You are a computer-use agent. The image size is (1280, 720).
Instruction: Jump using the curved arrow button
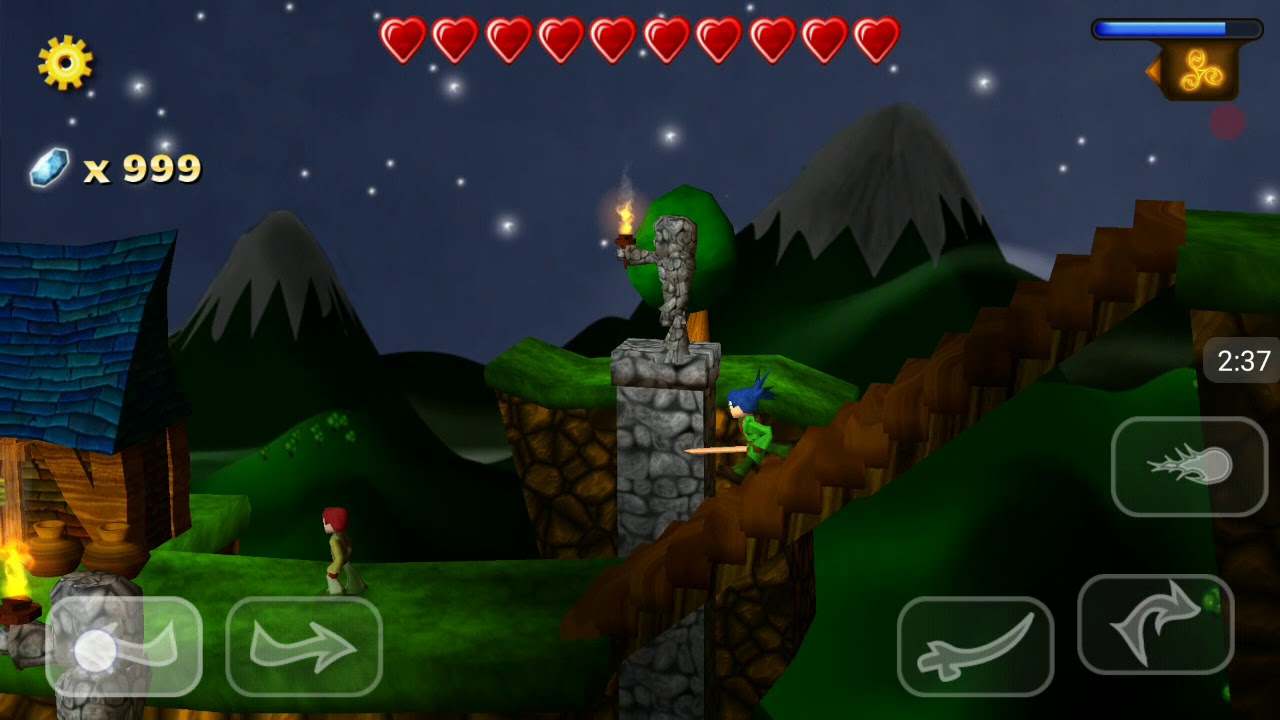(1155, 624)
